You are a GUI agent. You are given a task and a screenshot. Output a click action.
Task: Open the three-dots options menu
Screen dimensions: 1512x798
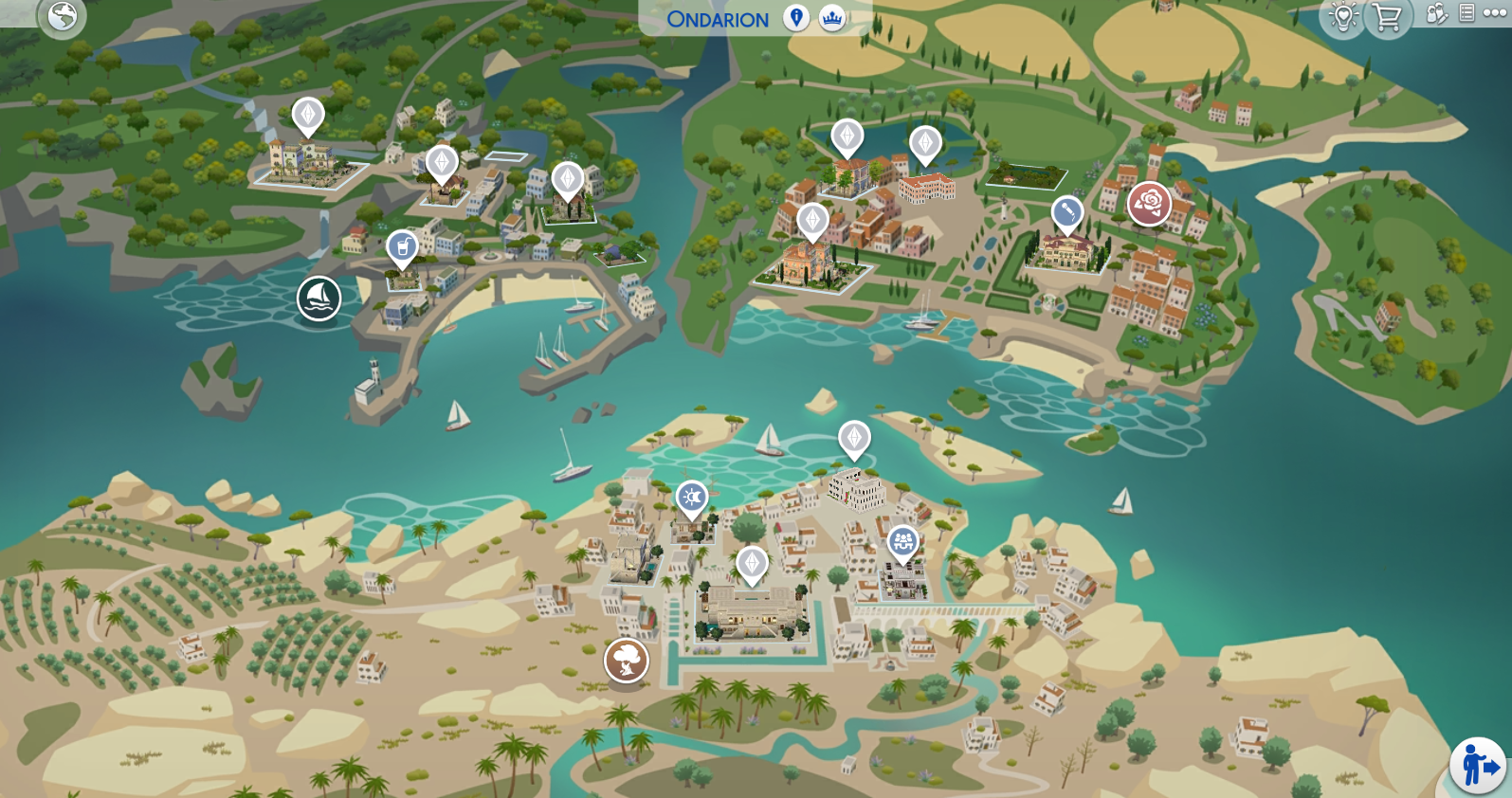tap(1494, 13)
